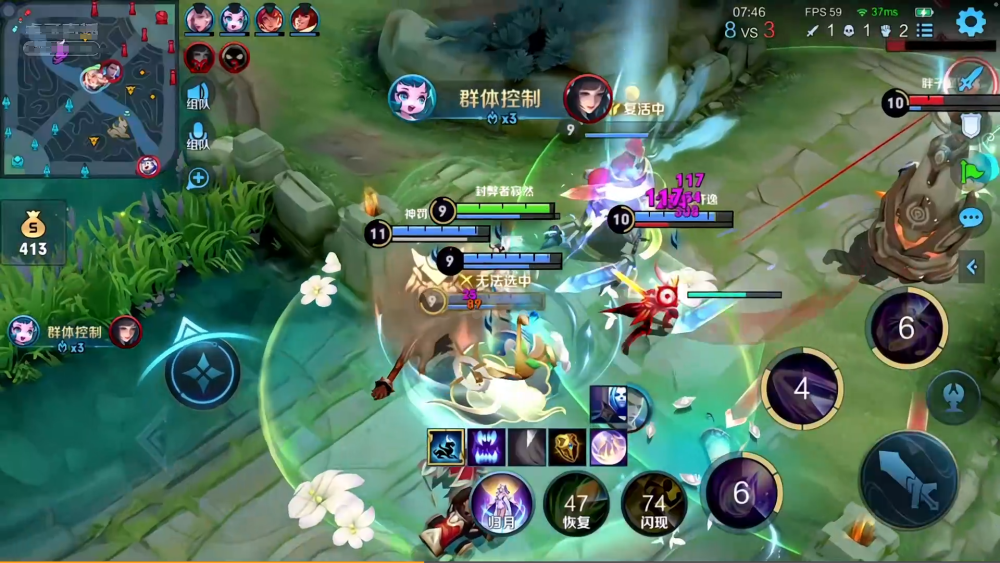Tap the blue sword attack signal
The width and height of the screenshot is (1000, 563).
click(968, 80)
